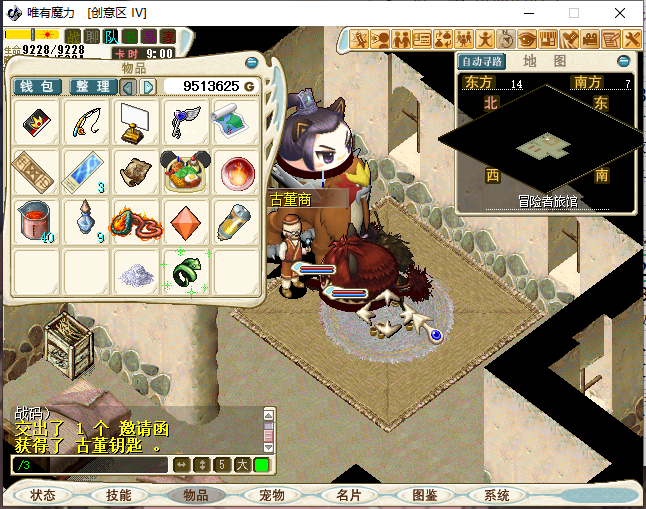Open the 钱包 wallet button
The width and height of the screenshot is (646, 509).
(38, 87)
